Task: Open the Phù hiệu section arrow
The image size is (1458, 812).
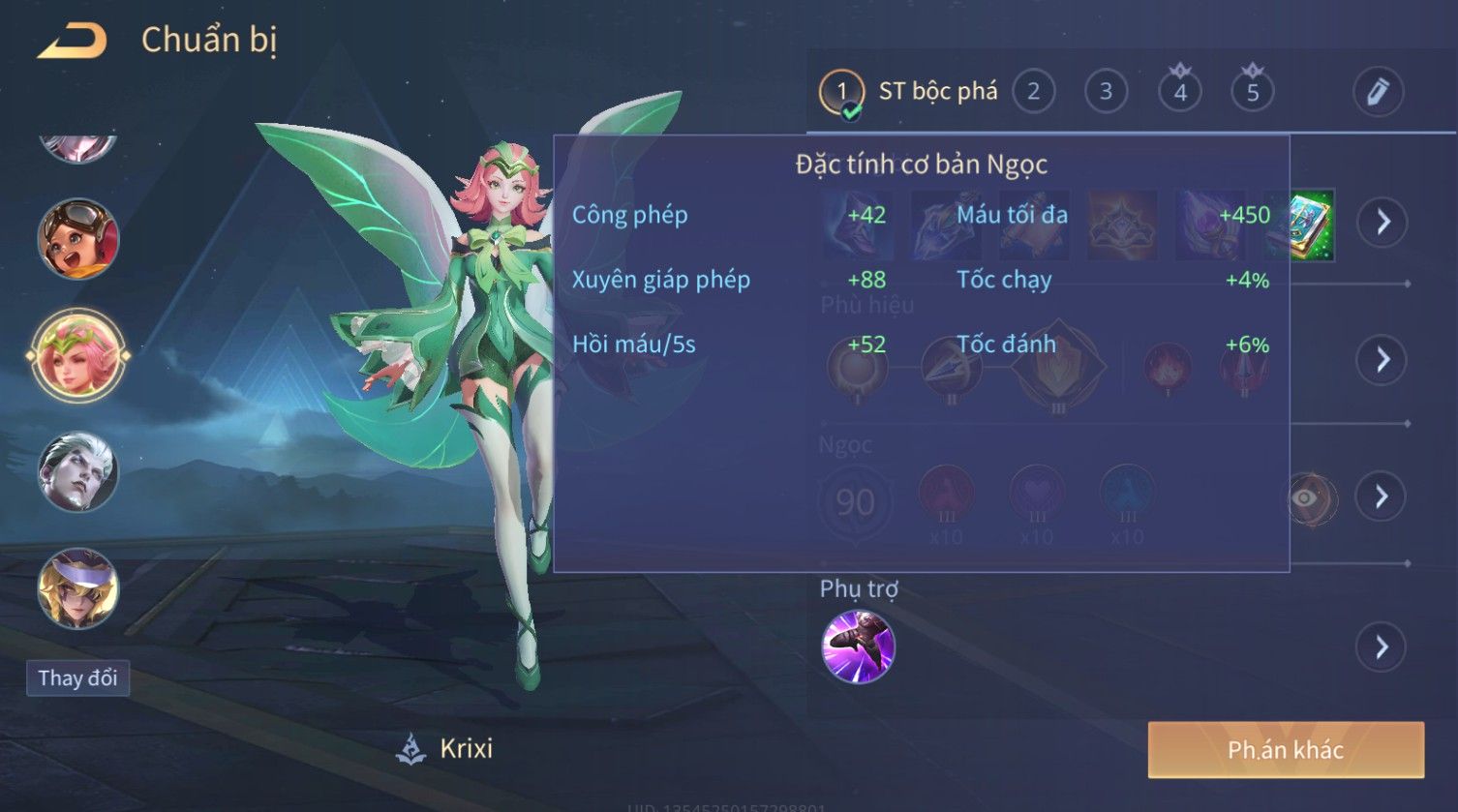Action: pos(1382,360)
